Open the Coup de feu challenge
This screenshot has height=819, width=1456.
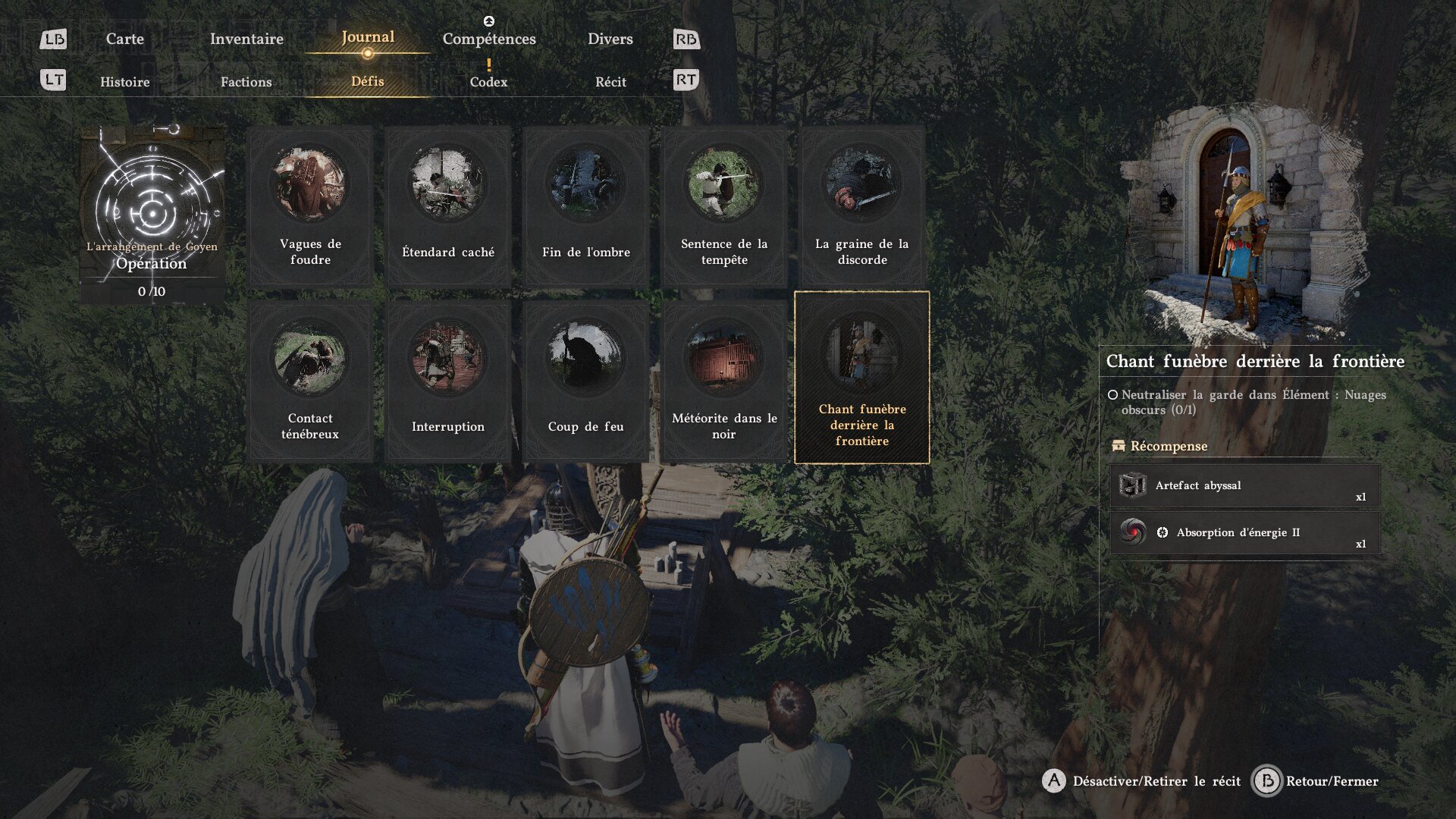(x=586, y=381)
